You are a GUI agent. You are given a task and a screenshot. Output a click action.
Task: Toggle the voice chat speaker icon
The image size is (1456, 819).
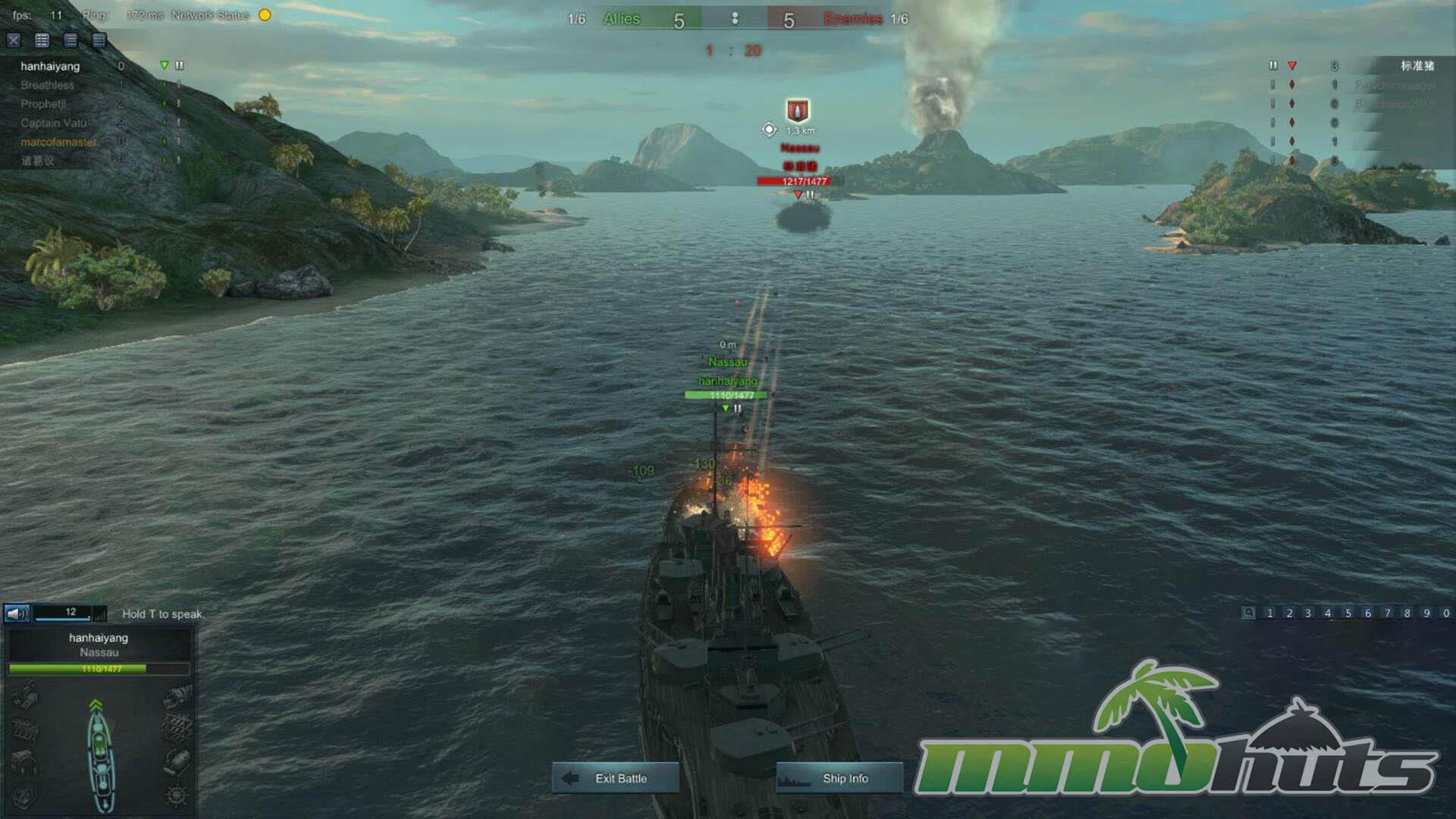17,613
